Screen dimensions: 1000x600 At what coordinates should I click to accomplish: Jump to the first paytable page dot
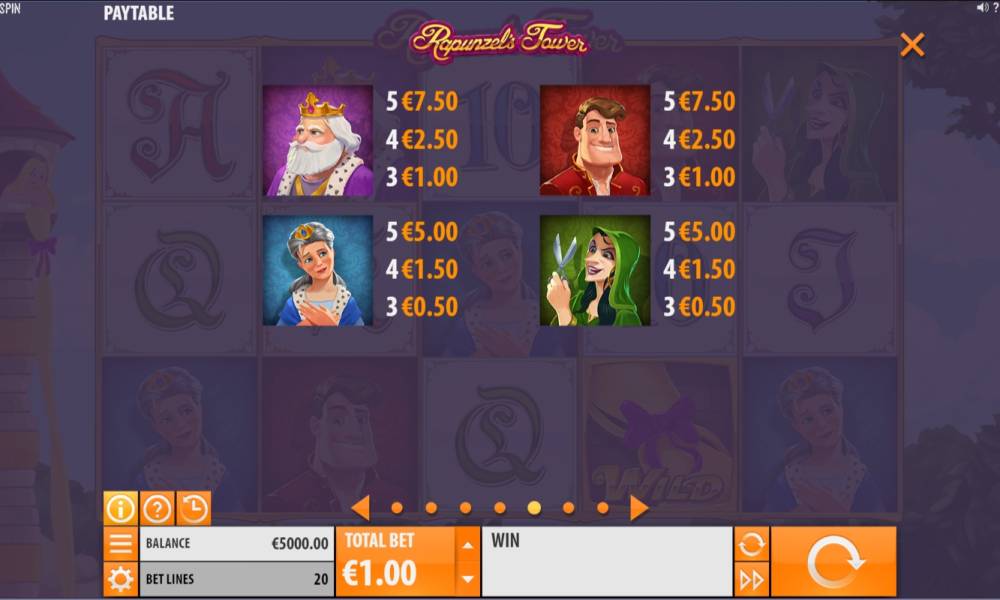[397, 508]
